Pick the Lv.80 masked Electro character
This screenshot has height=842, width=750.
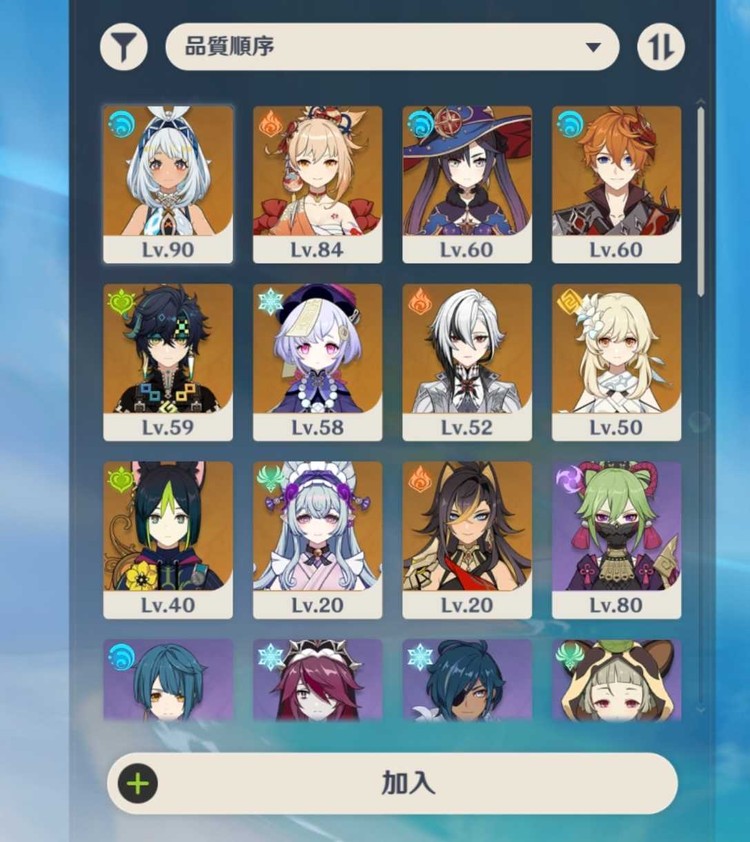pos(616,539)
